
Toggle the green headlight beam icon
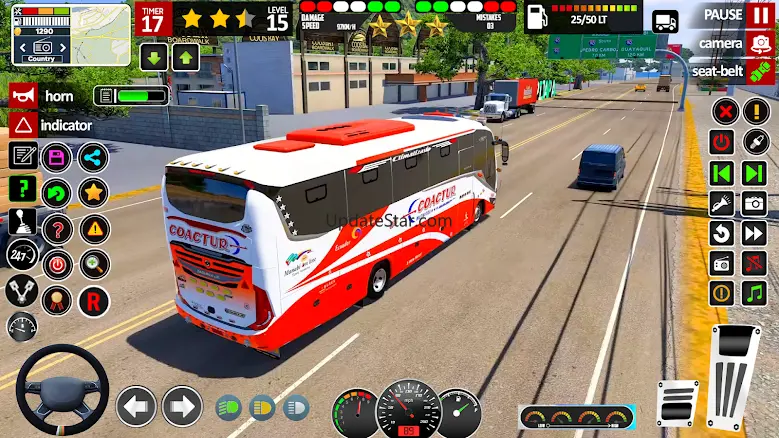pyautogui.click(x=228, y=408)
